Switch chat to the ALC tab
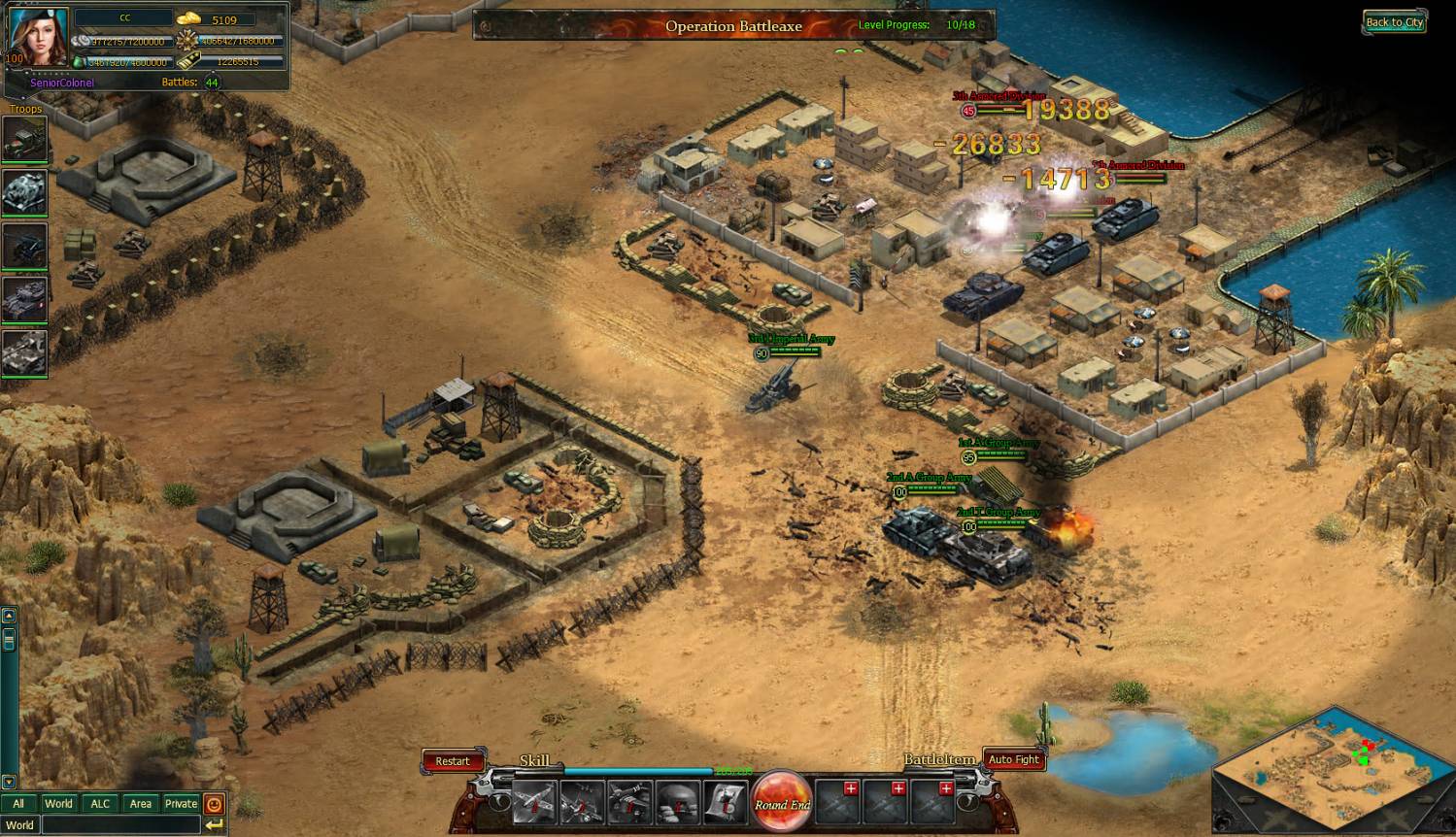1456x837 pixels. click(100, 803)
